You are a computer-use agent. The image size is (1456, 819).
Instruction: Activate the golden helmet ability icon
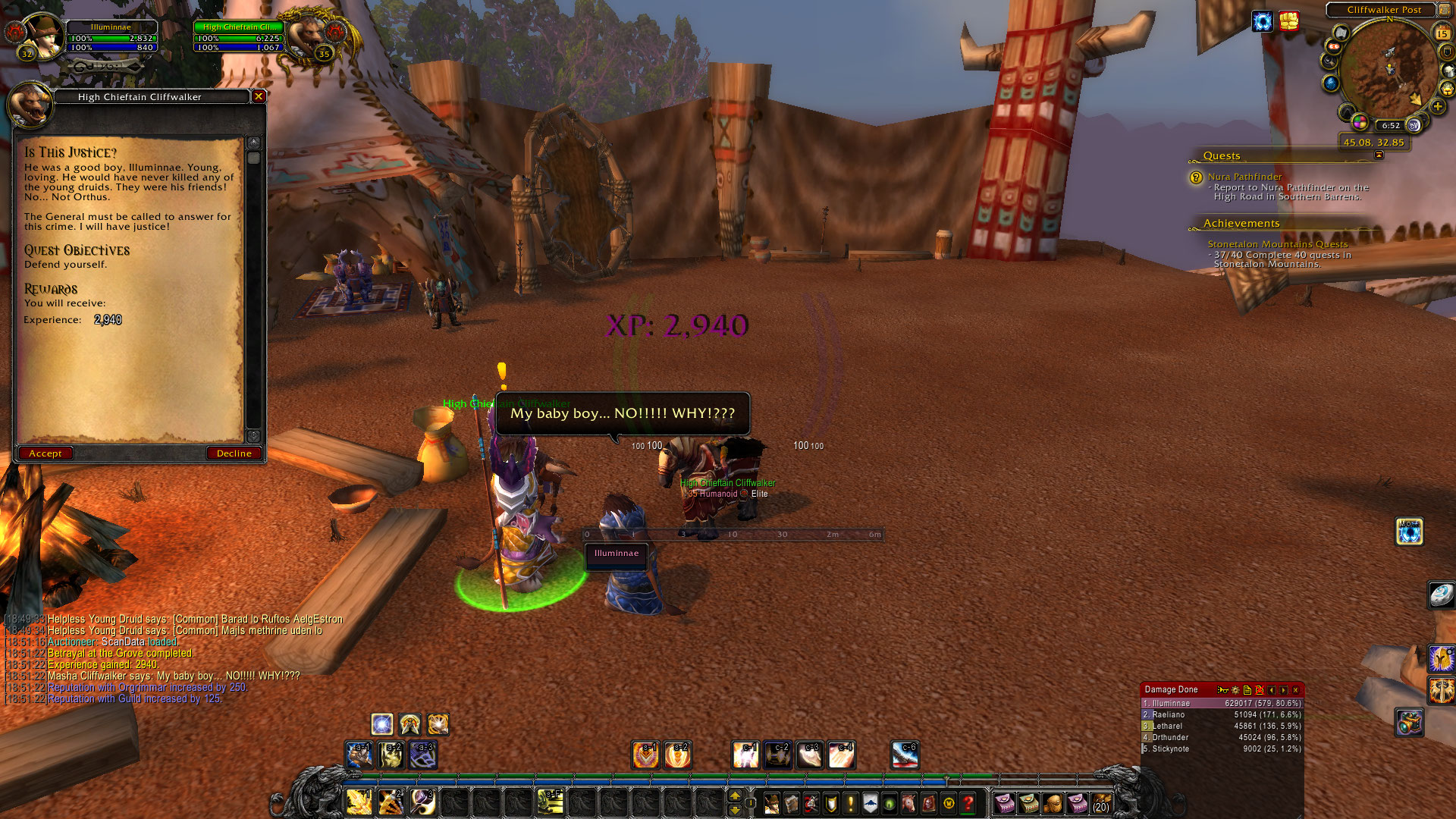(1441, 658)
